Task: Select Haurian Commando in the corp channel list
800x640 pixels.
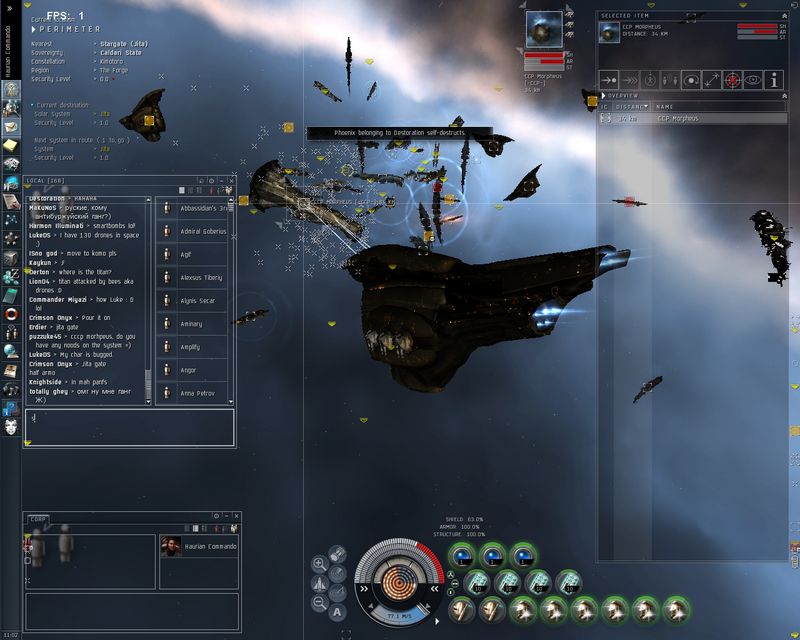Action: click(198, 546)
